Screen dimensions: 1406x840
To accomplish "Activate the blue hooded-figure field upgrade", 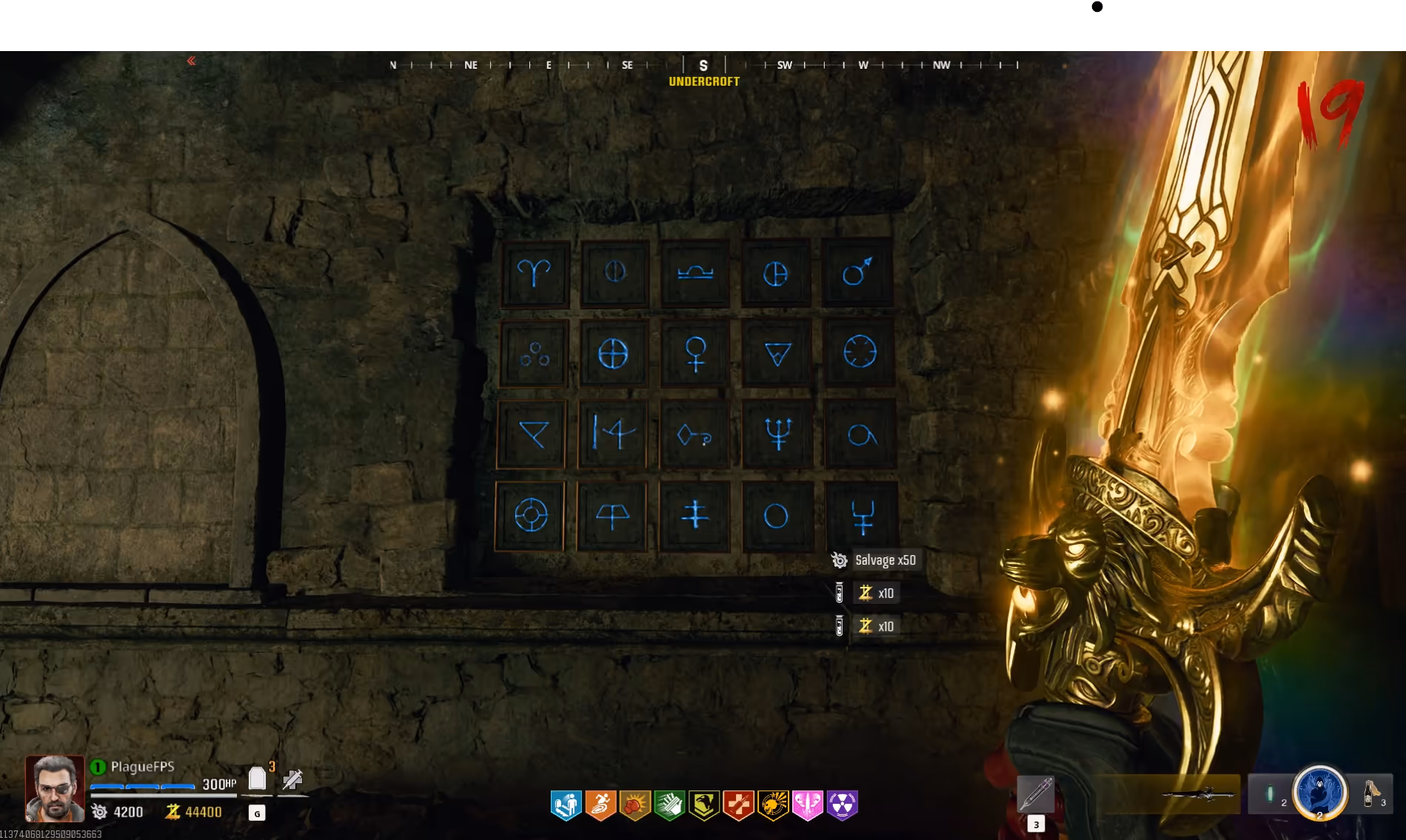I will [x=1319, y=792].
